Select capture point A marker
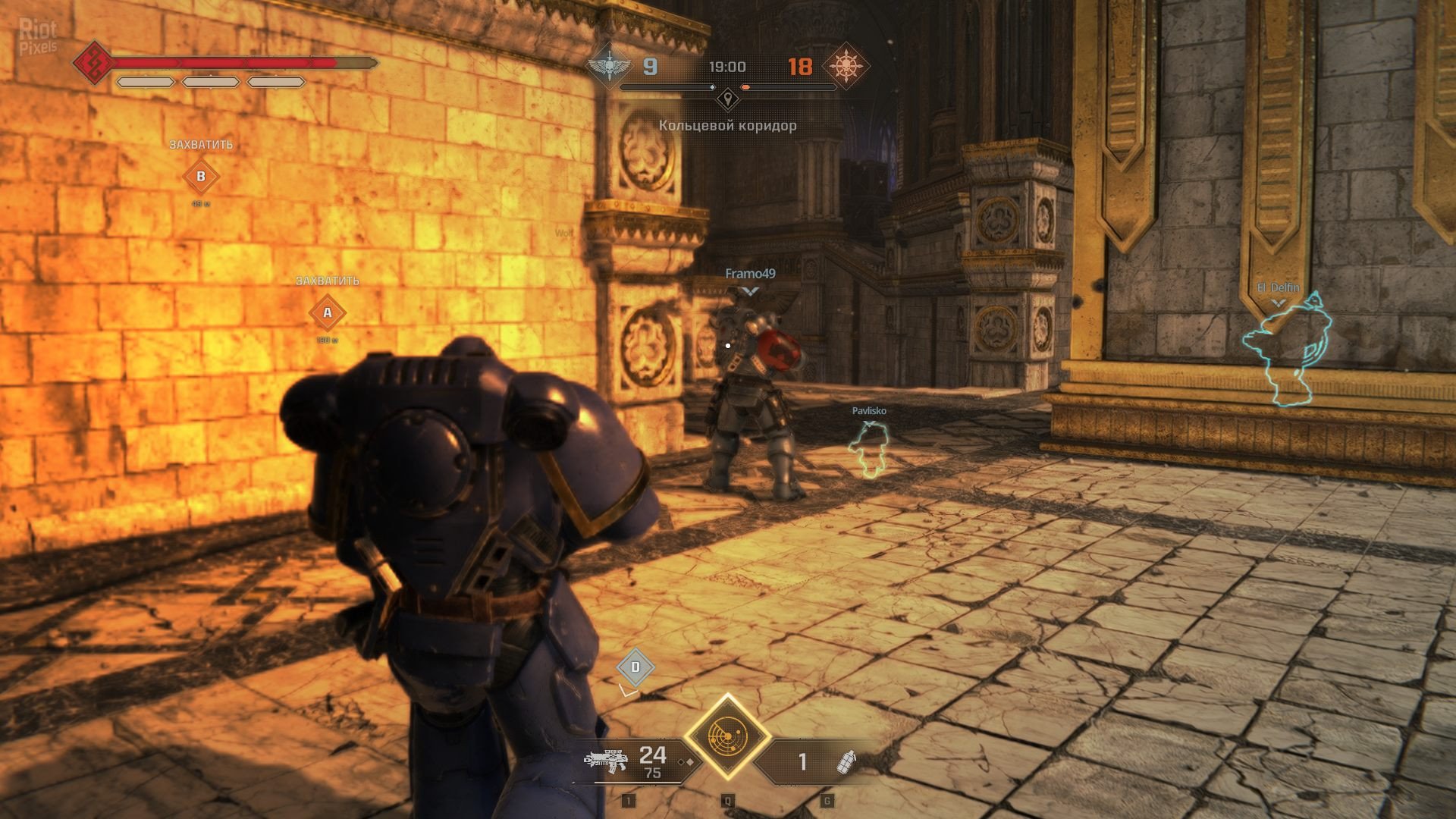Image resolution: width=1456 pixels, height=819 pixels. pyautogui.click(x=328, y=312)
